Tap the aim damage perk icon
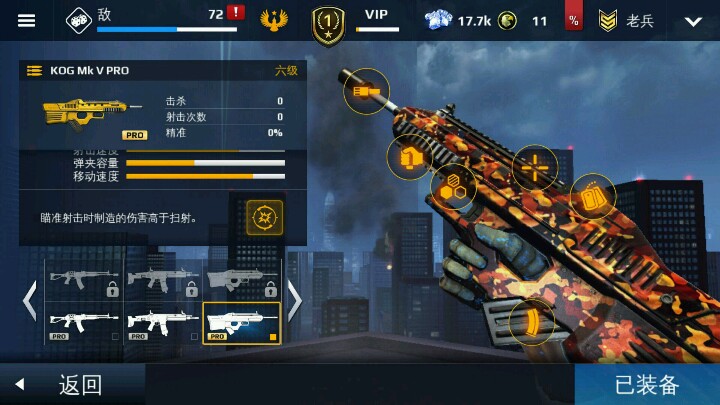 [x=265, y=216]
